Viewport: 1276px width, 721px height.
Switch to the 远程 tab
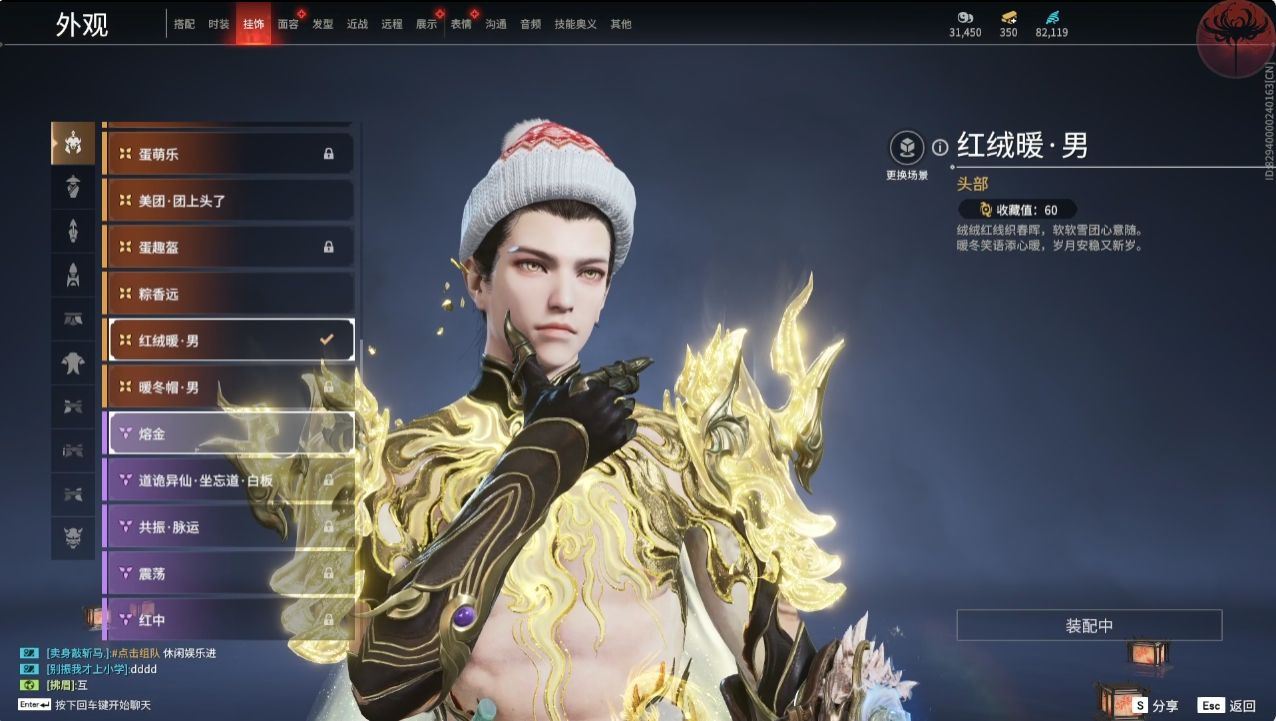pos(392,24)
